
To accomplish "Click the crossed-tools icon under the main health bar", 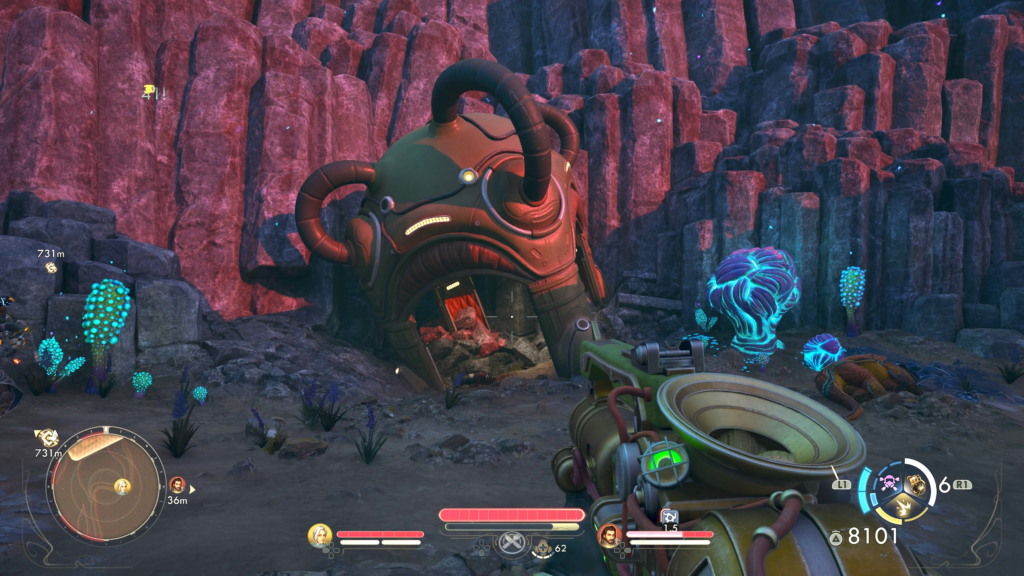I will click(511, 543).
